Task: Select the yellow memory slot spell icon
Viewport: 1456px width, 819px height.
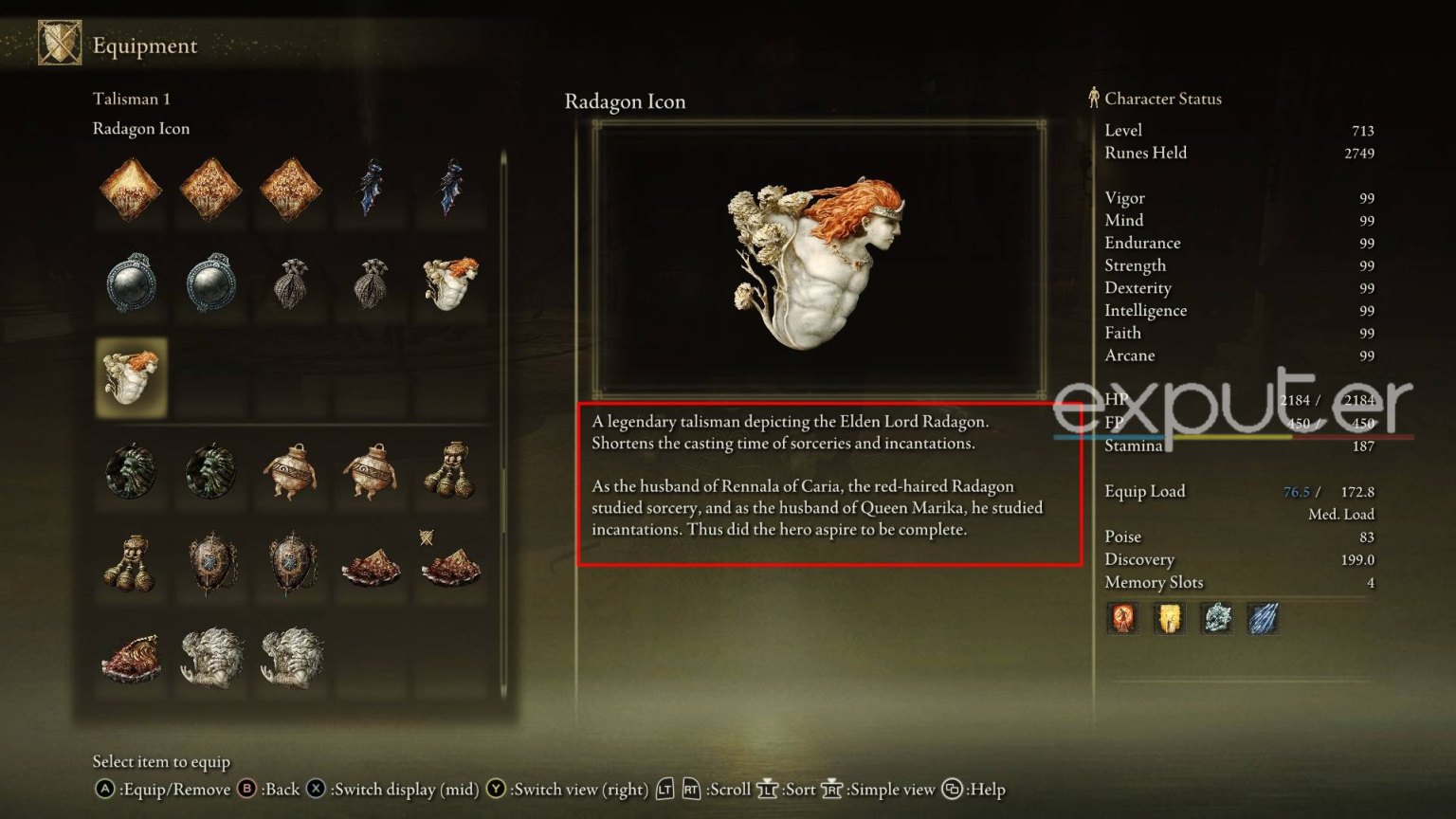Action: [x=1170, y=618]
